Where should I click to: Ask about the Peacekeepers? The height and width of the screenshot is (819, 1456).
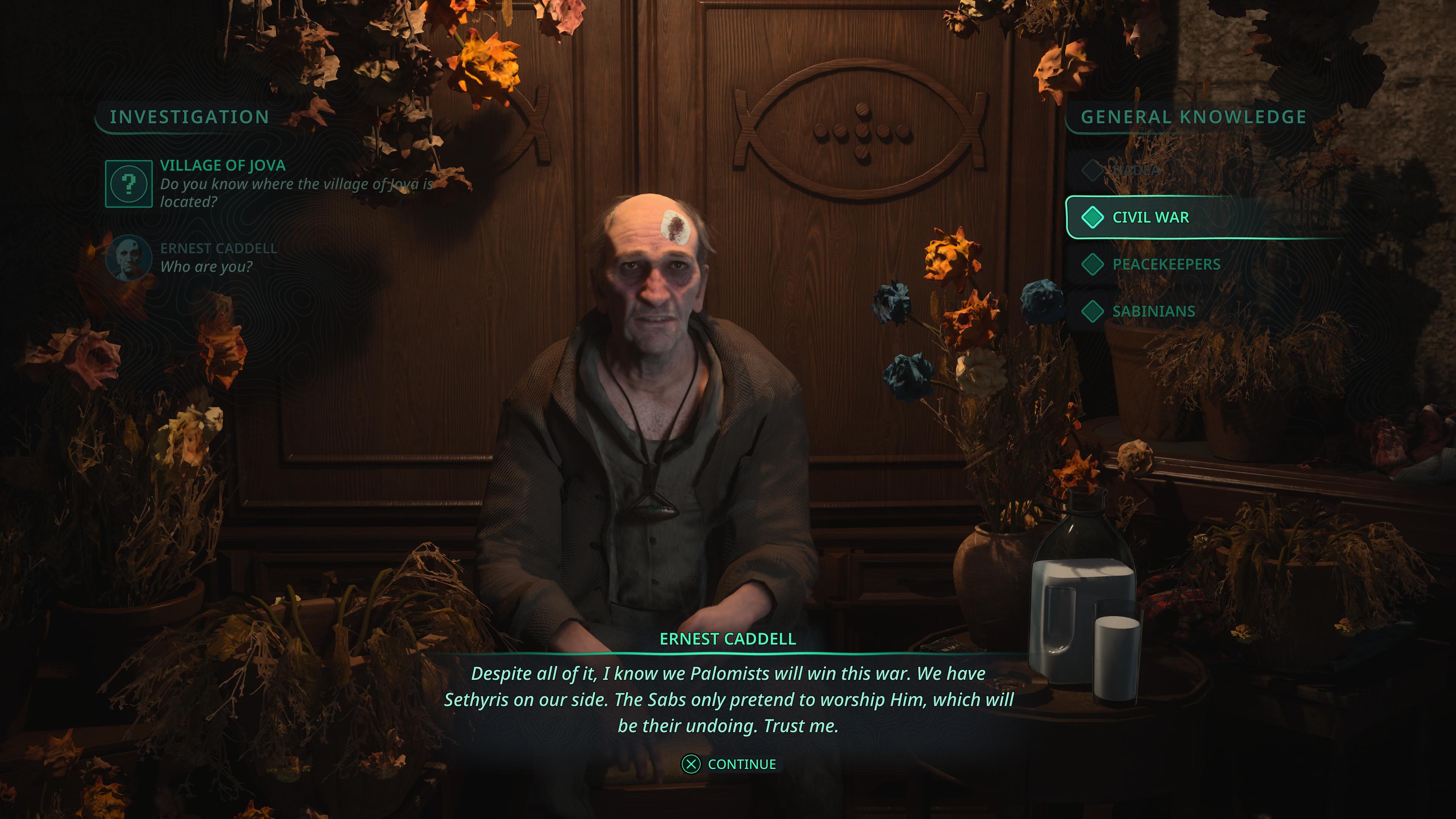tap(1166, 264)
